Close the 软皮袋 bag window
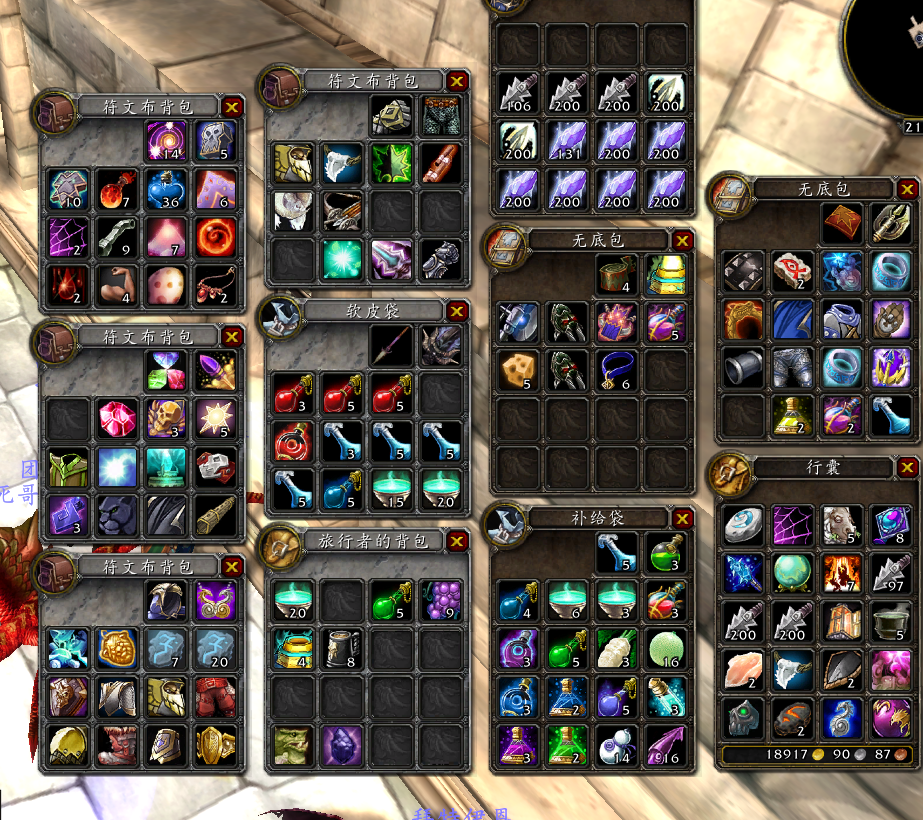Image resolution: width=923 pixels, height=820 pixels. 457,312
